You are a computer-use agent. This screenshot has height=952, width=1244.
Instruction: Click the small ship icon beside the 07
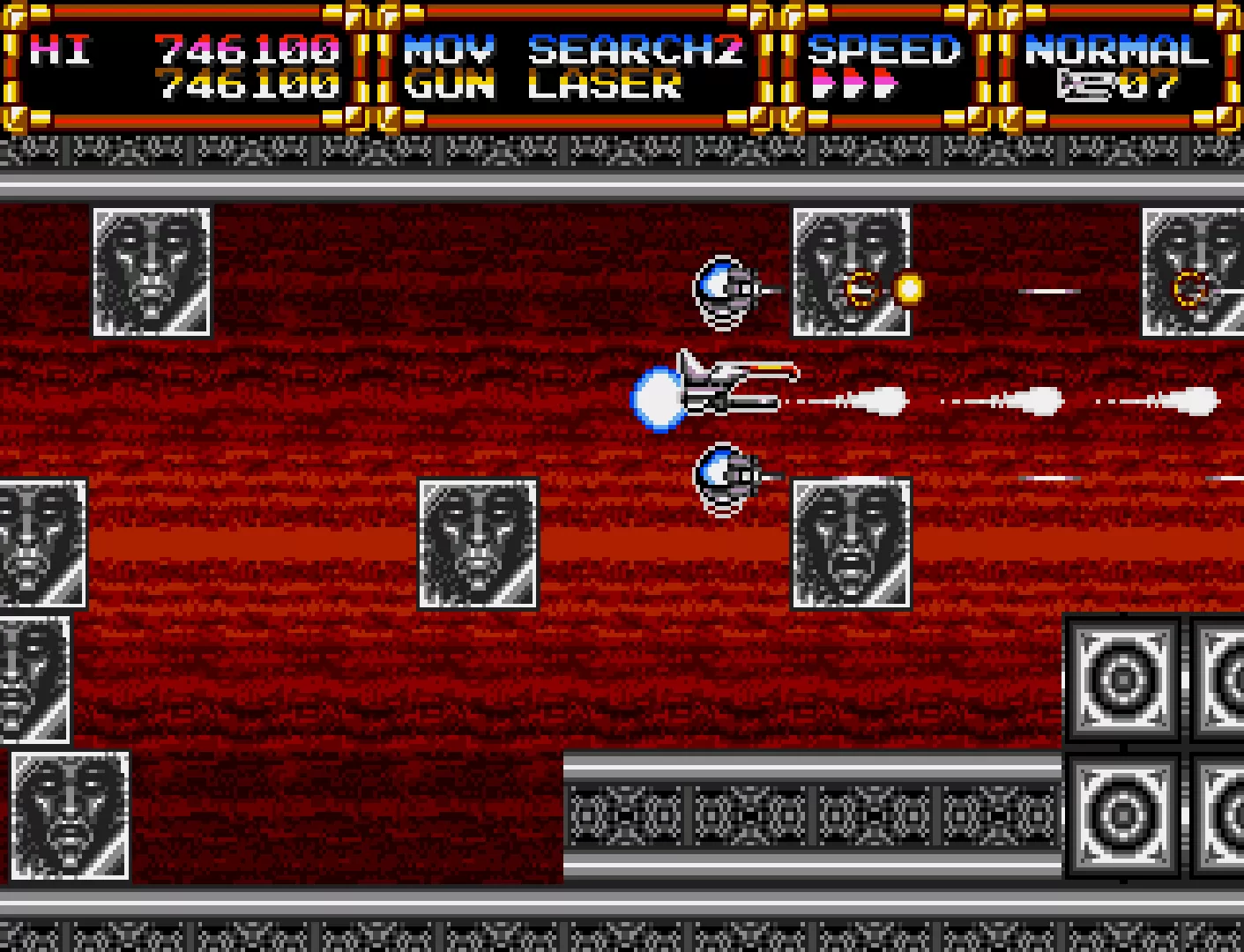coord(1086,84)
